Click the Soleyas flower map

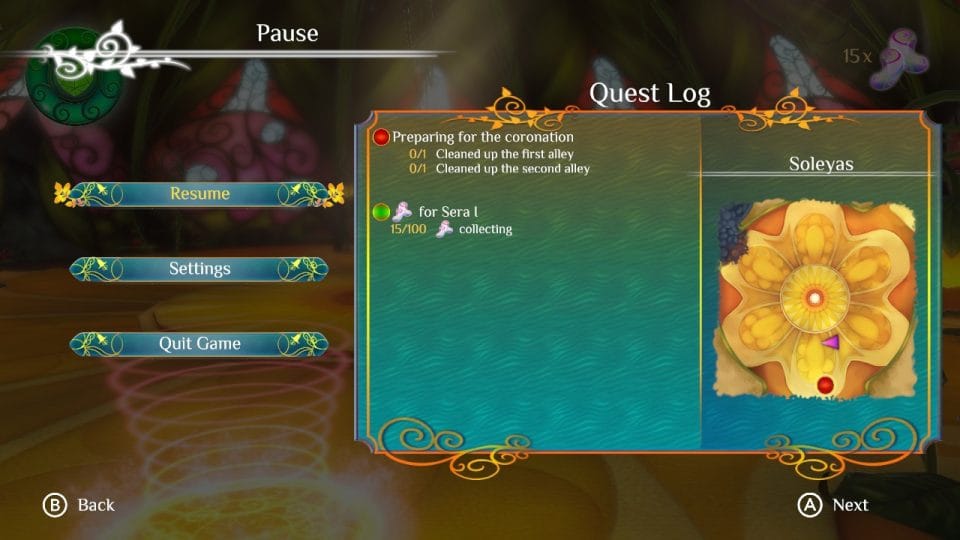click(816, 299)
